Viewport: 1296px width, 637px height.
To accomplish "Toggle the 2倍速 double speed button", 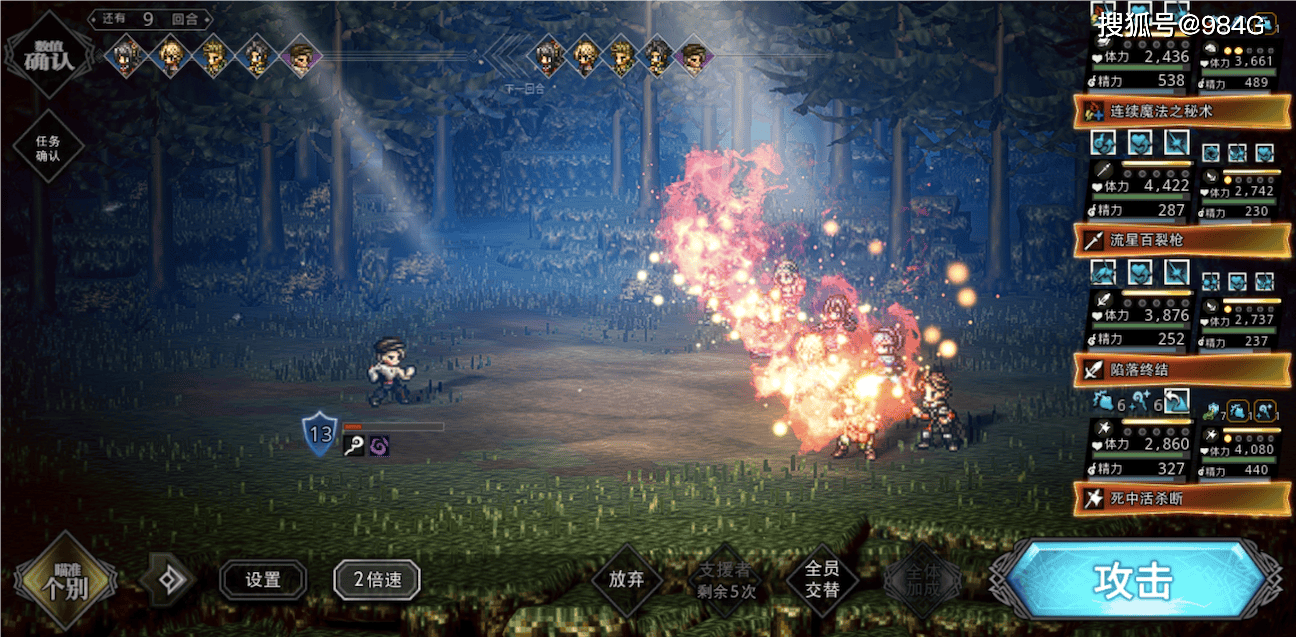I will [x=376, y=579].
